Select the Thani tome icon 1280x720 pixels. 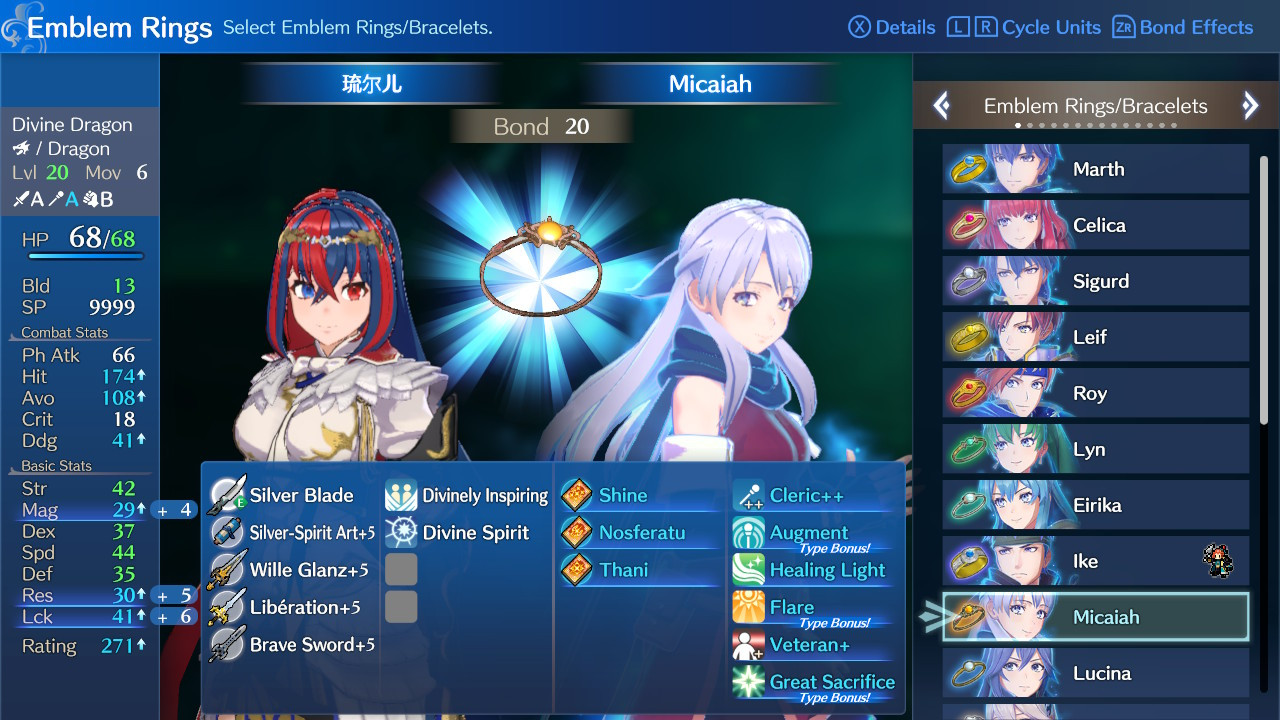[575, 568]
